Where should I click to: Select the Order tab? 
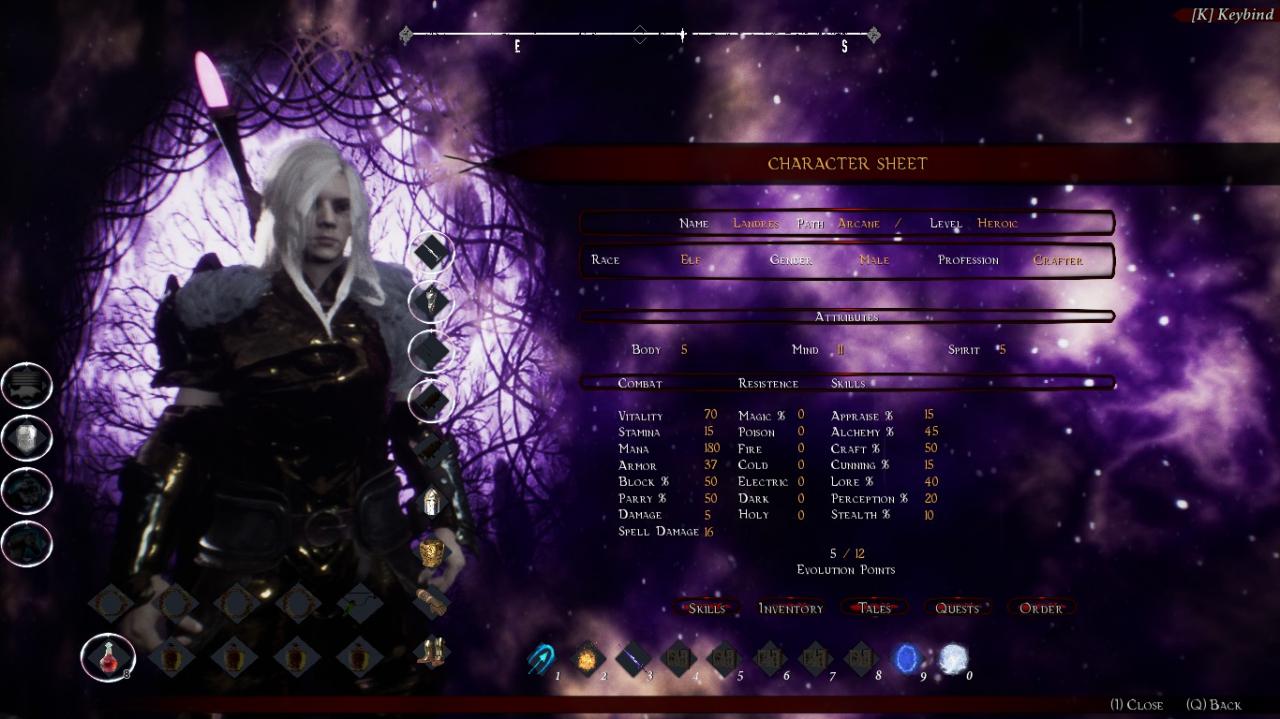coord(1041,608)
